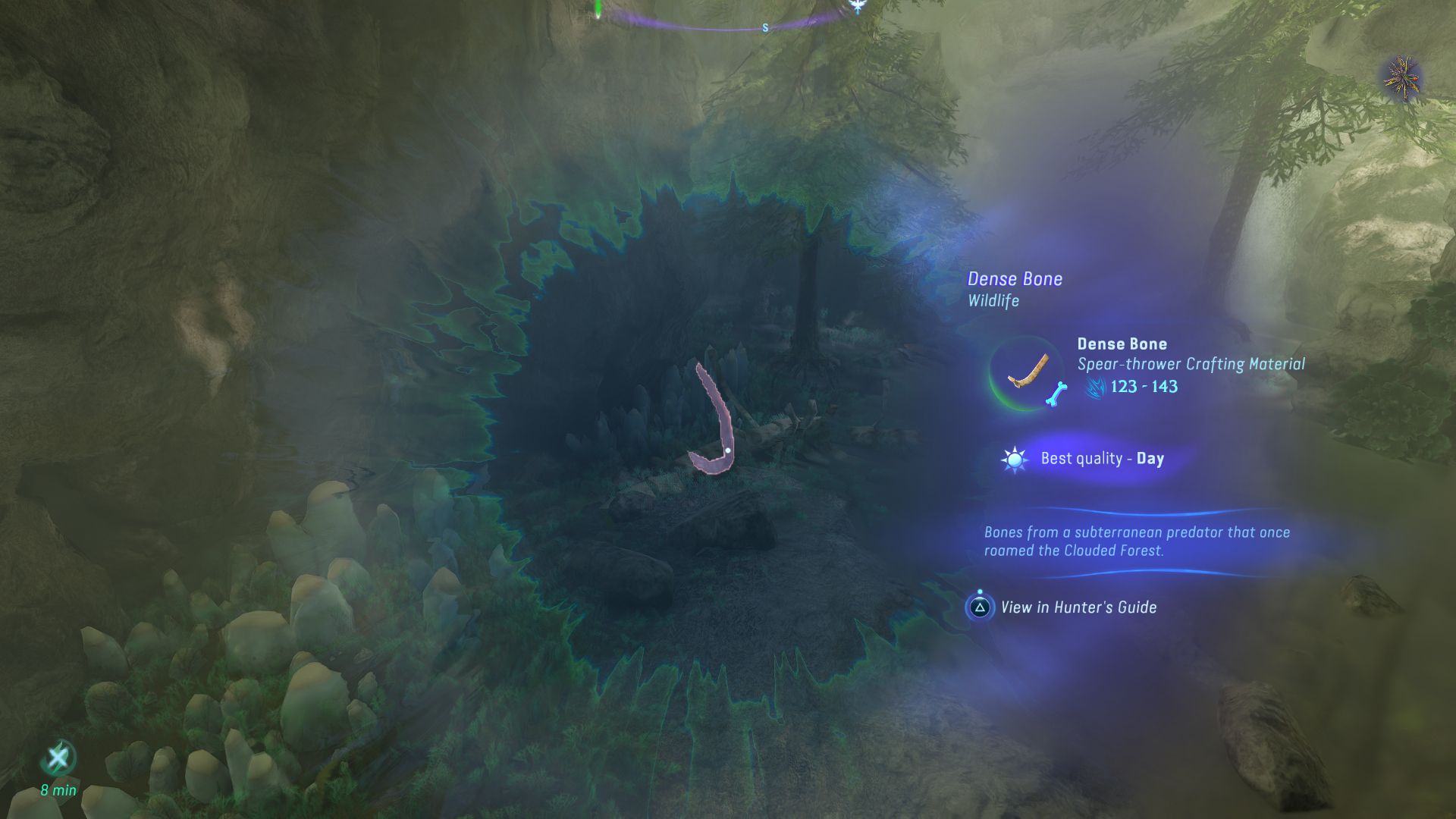Click the green waypoint marker on the compass
Image resolution: width=1456 pixels, height=819 pixels.
point(597,9)
